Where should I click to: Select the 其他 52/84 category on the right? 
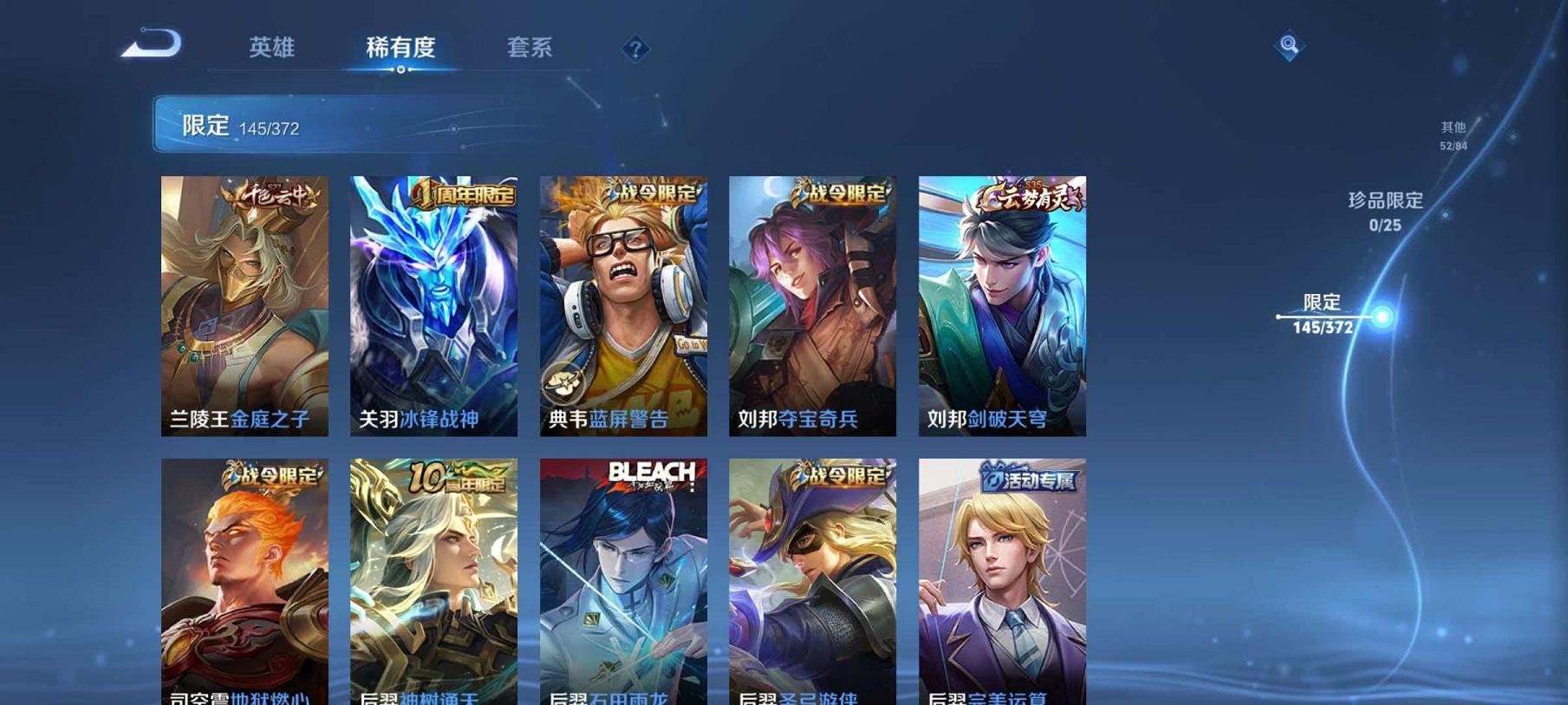1453,133
